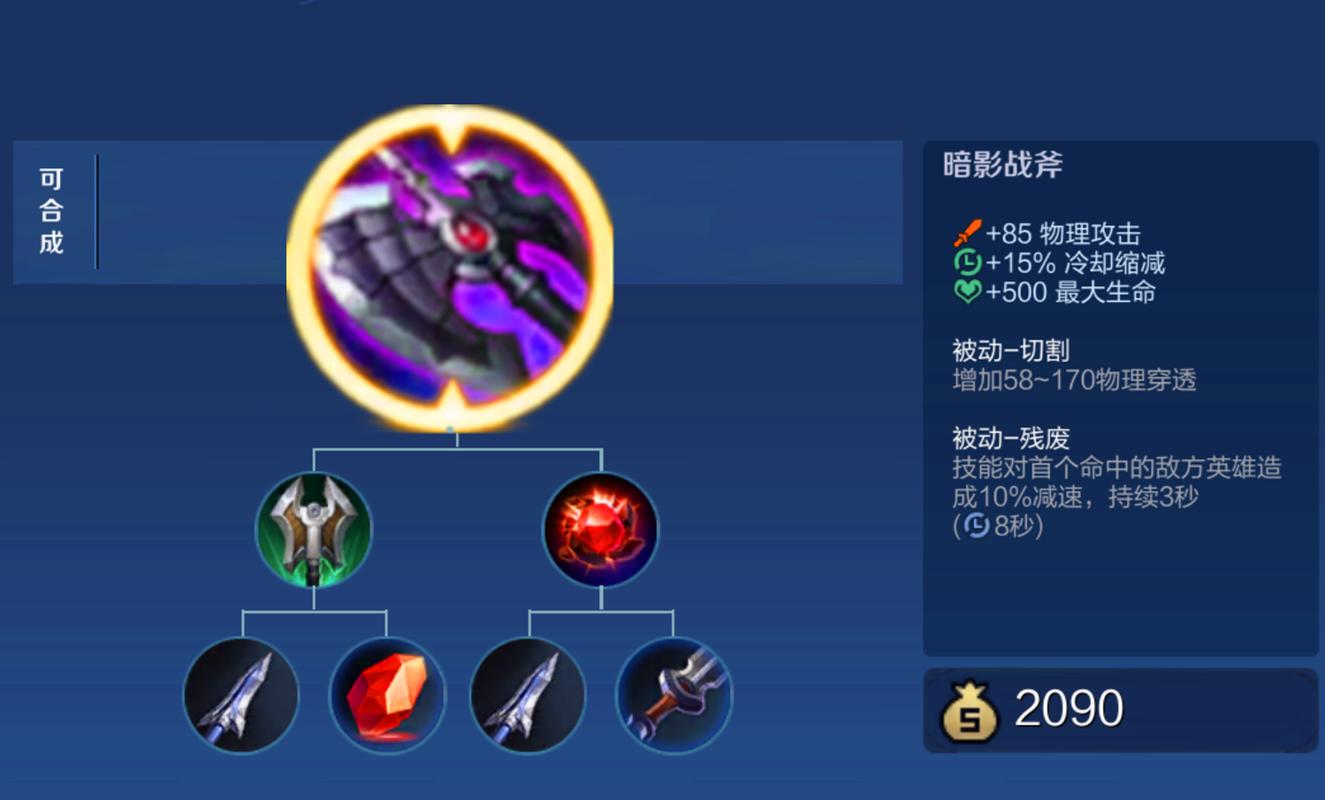Select the green axe component in recipe tree

[x=315, y=528]
